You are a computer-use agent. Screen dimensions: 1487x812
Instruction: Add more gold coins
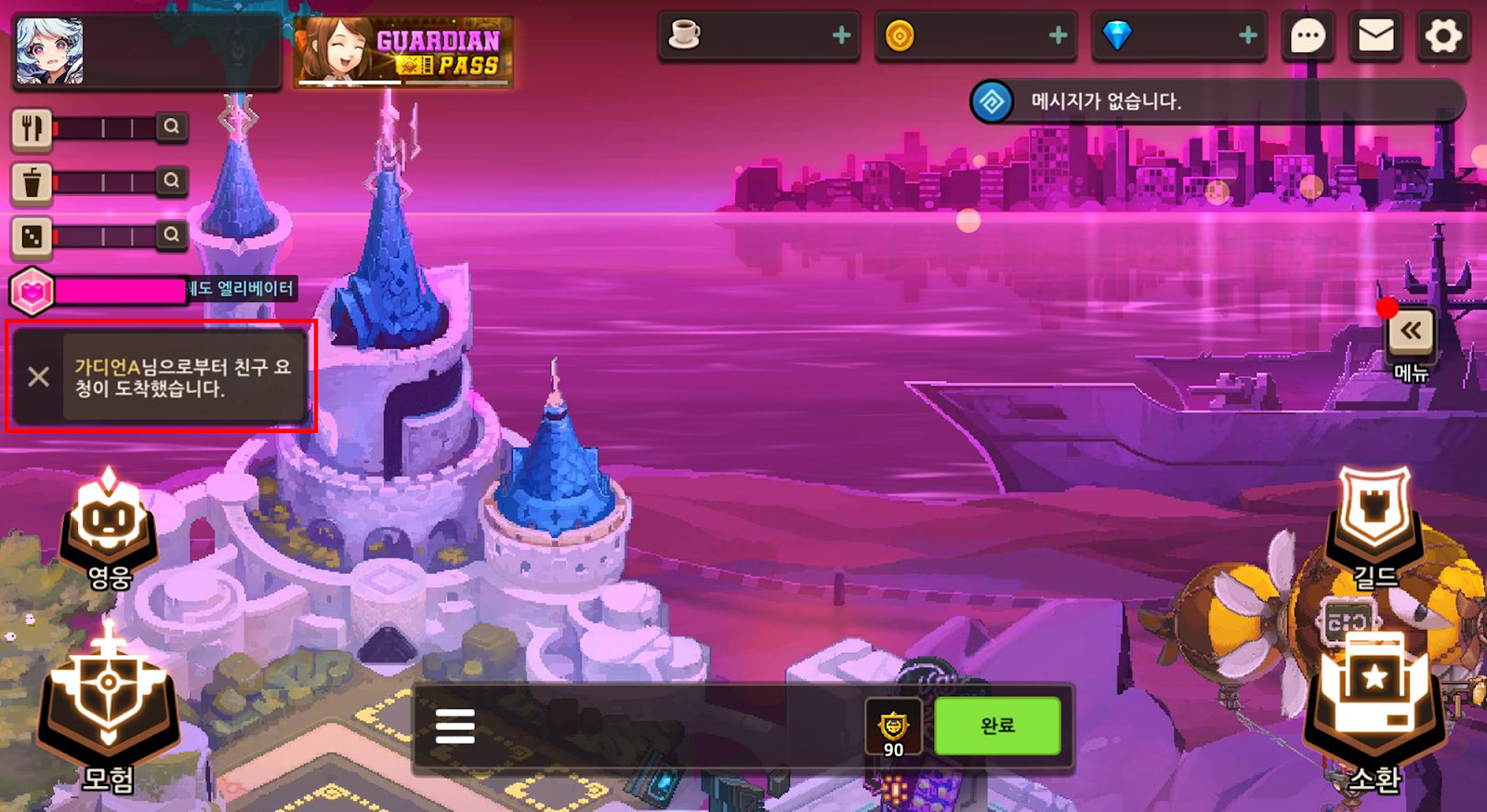(x=1058, y=36)
